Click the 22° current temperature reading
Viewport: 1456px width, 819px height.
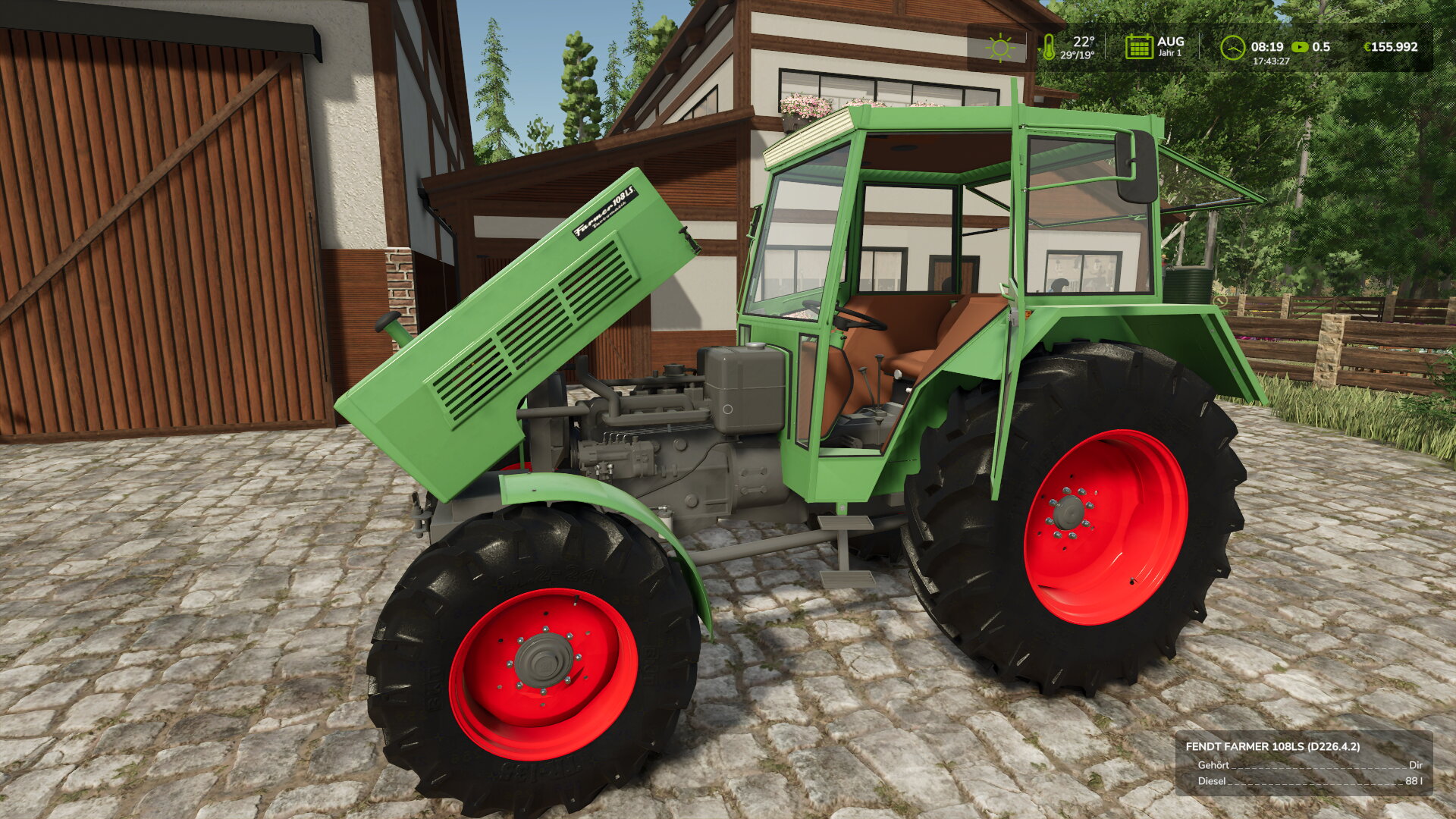[x=1083, y=41]
